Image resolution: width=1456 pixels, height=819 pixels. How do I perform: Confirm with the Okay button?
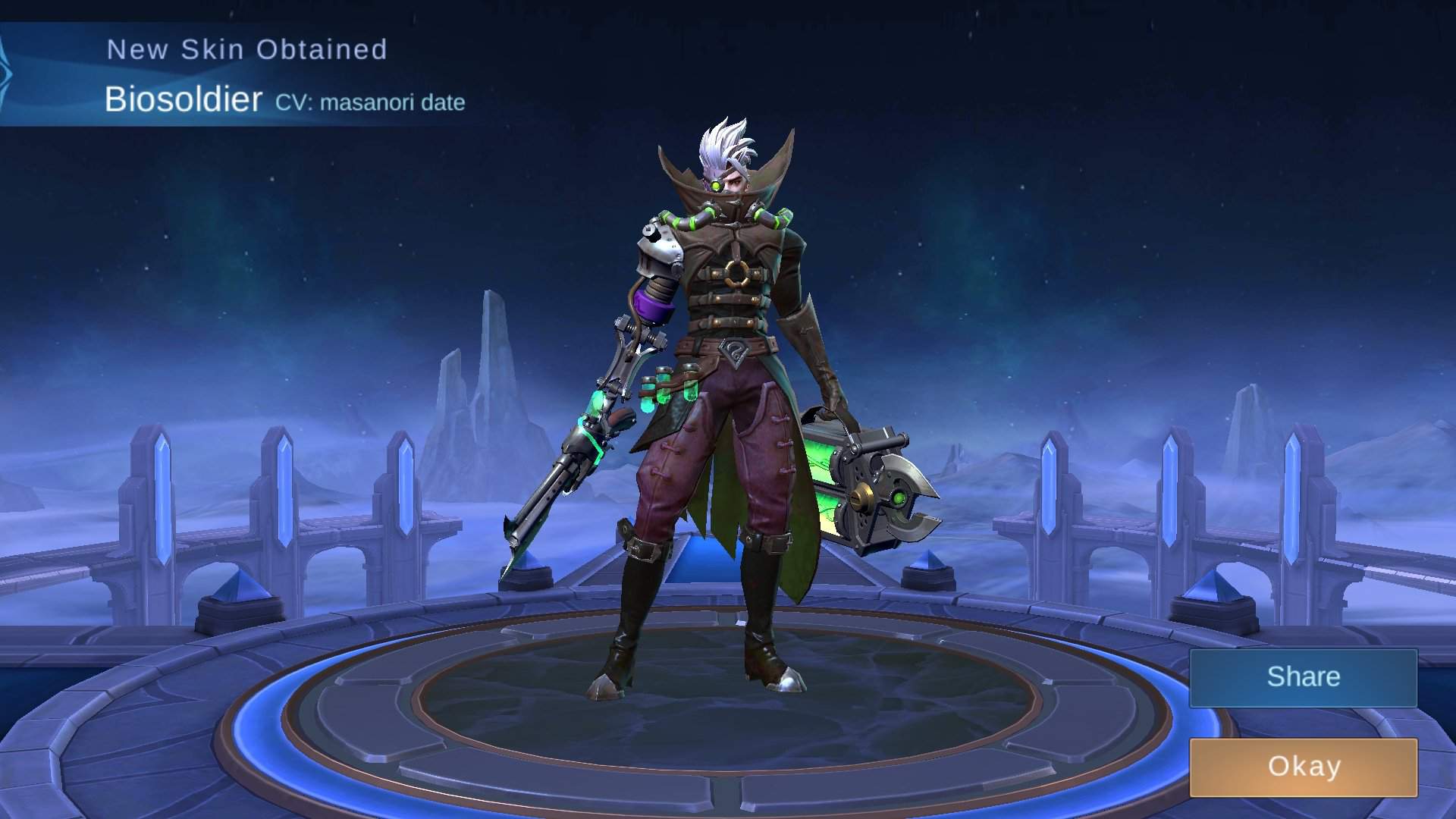click(1303, 767)
